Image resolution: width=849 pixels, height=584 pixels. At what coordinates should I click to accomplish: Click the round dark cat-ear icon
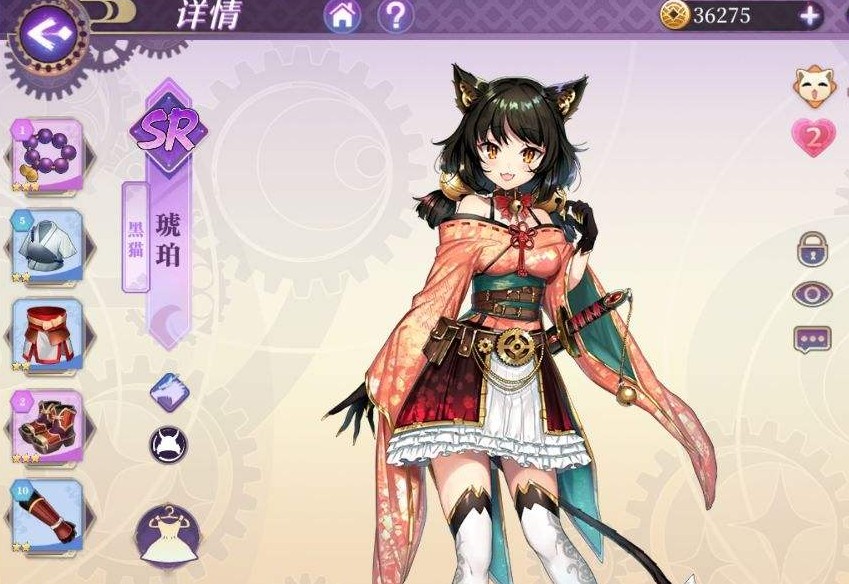click(168, 444)
